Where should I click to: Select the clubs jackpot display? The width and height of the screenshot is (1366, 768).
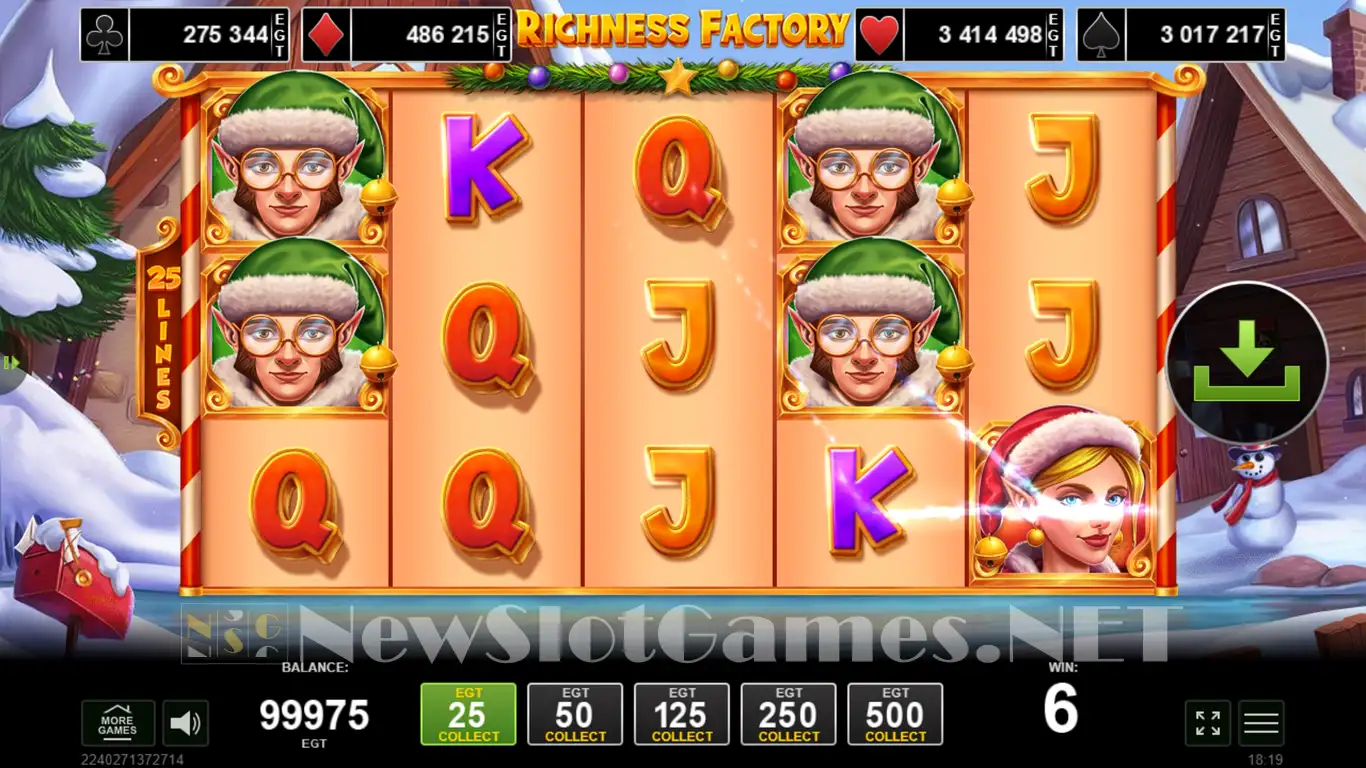click(185, 35)
